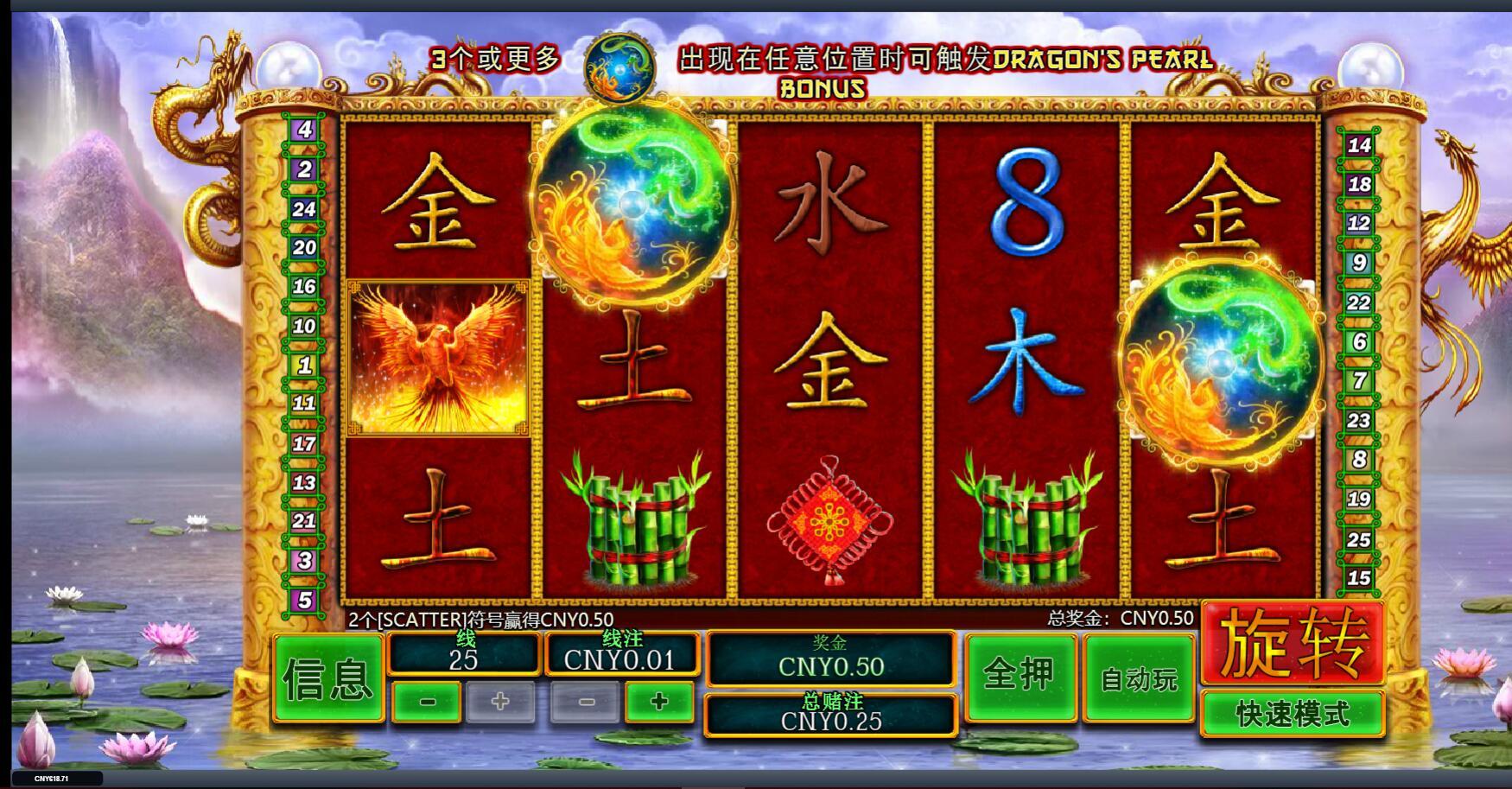The width and height of the screenshot is (1512, 789).
Task: Choose payline number 17 marker
Action: [x=304, y=443]
